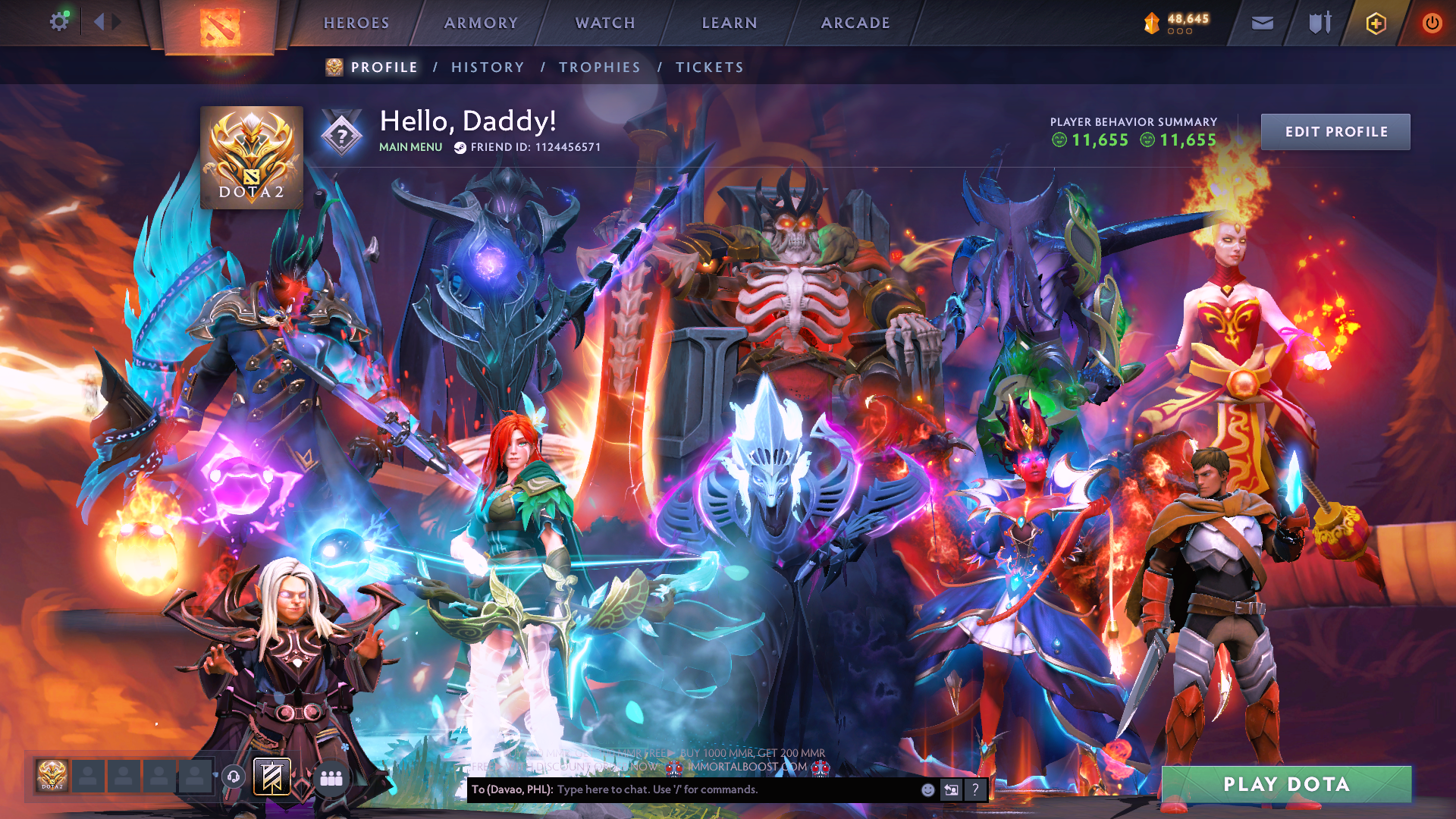This screenshot has height=819, width=1456.
Task: Click the Edit Profile button
Action: pos(1335,132)
